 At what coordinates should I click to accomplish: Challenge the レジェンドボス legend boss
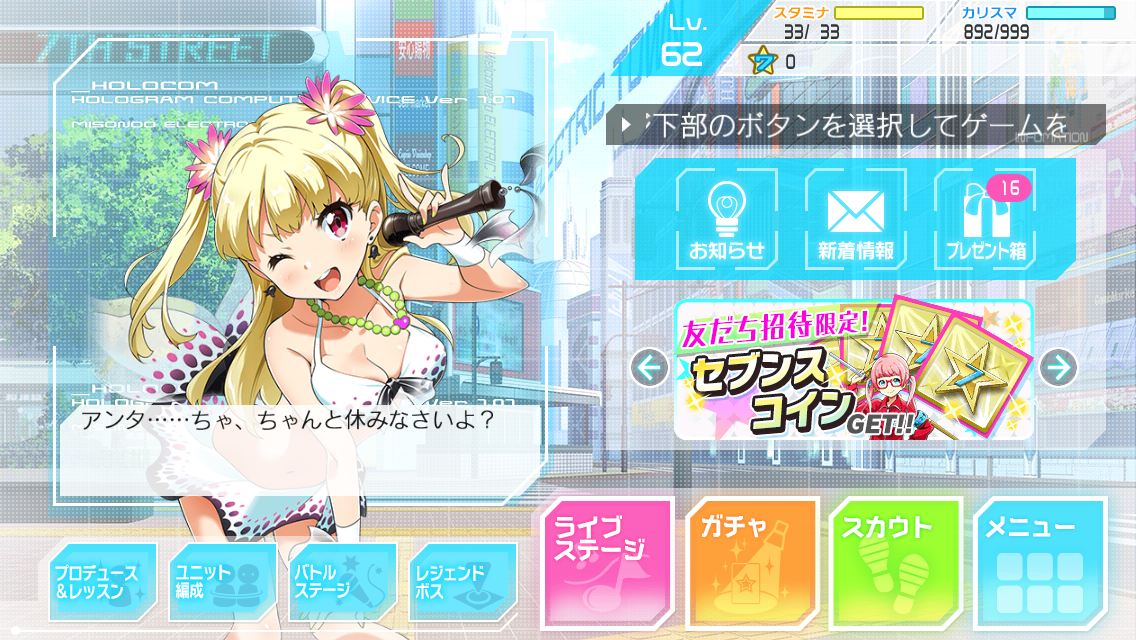[x=462, y=582]
